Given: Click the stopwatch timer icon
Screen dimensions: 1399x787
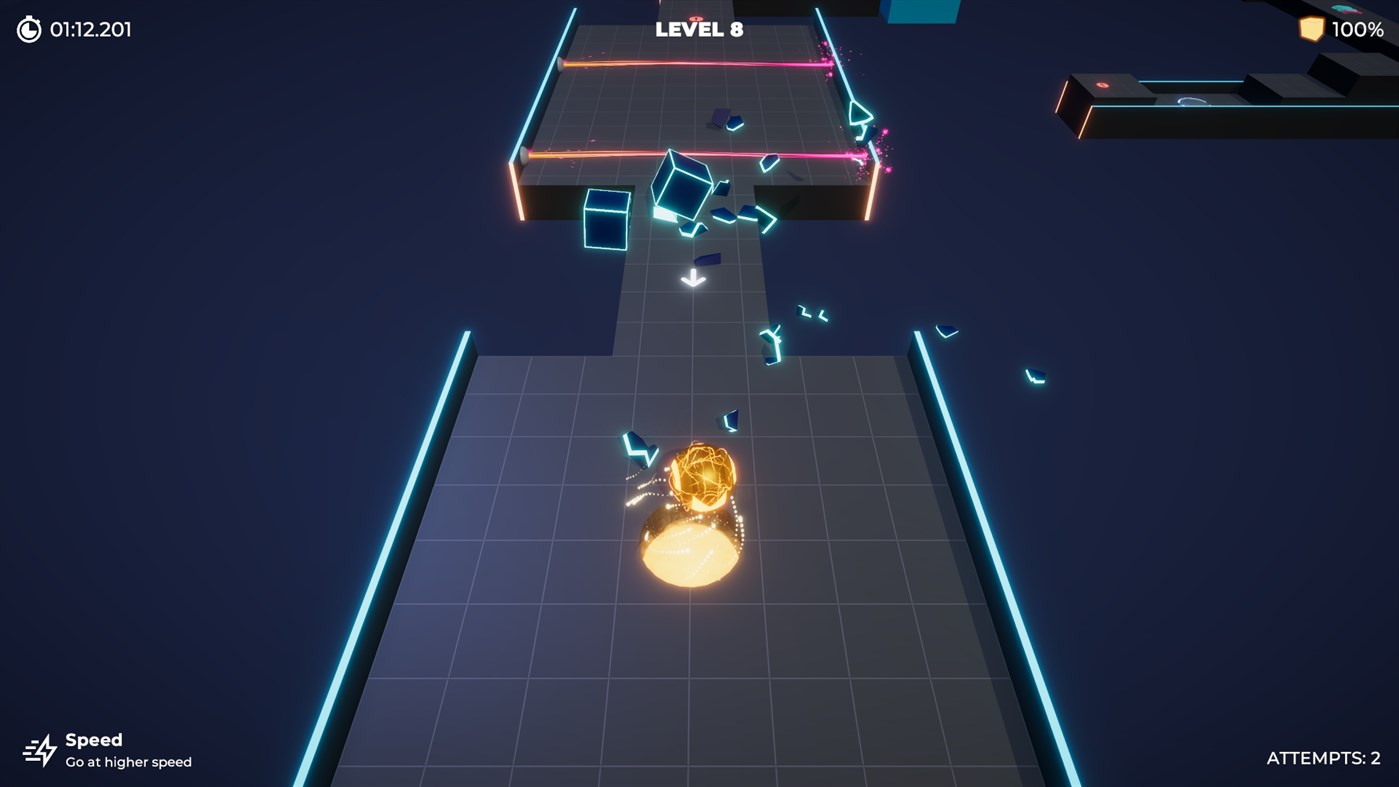Looking at the screenshot, I should 28,27.
